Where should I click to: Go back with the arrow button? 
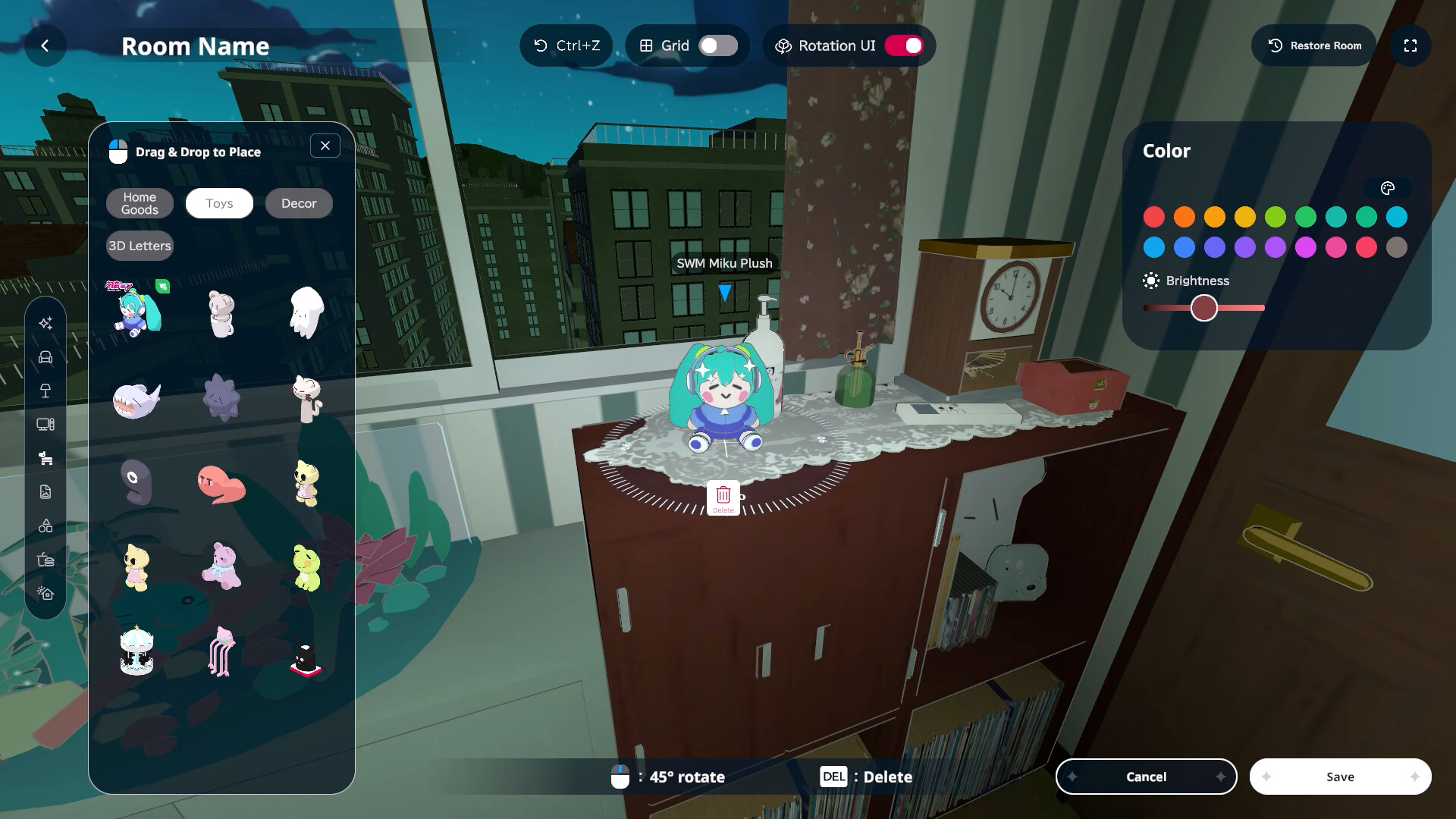45,46
